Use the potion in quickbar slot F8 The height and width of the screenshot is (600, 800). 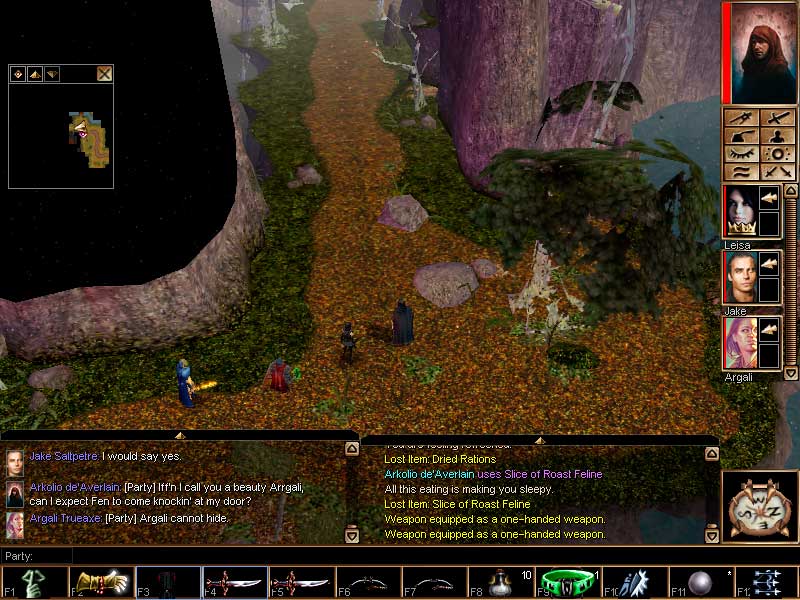[x=502, y=582]
